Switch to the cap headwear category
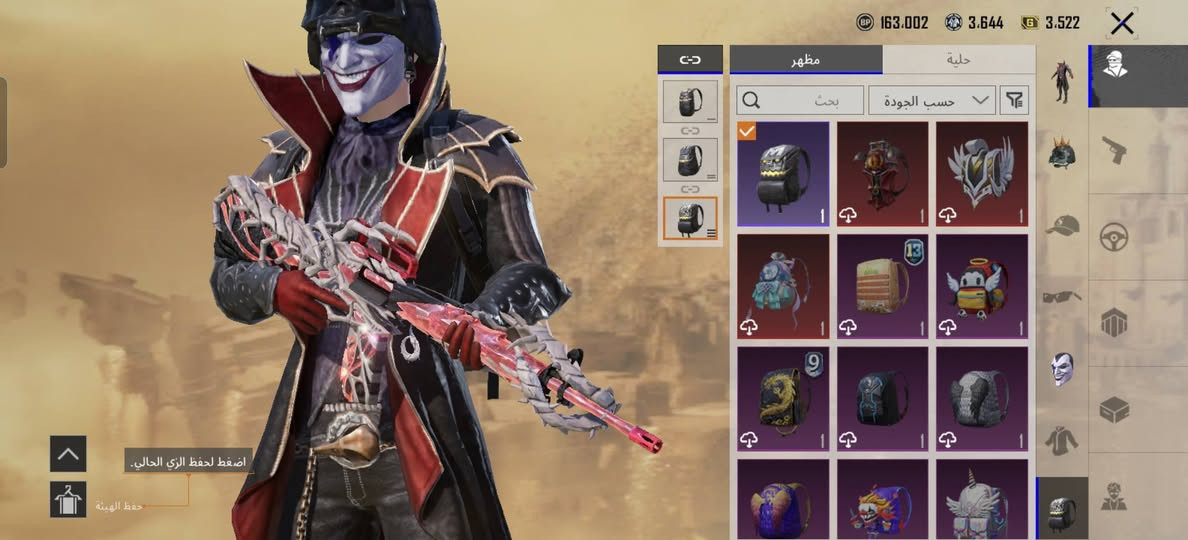The image size is (1188, 540). coord(1061,225)
